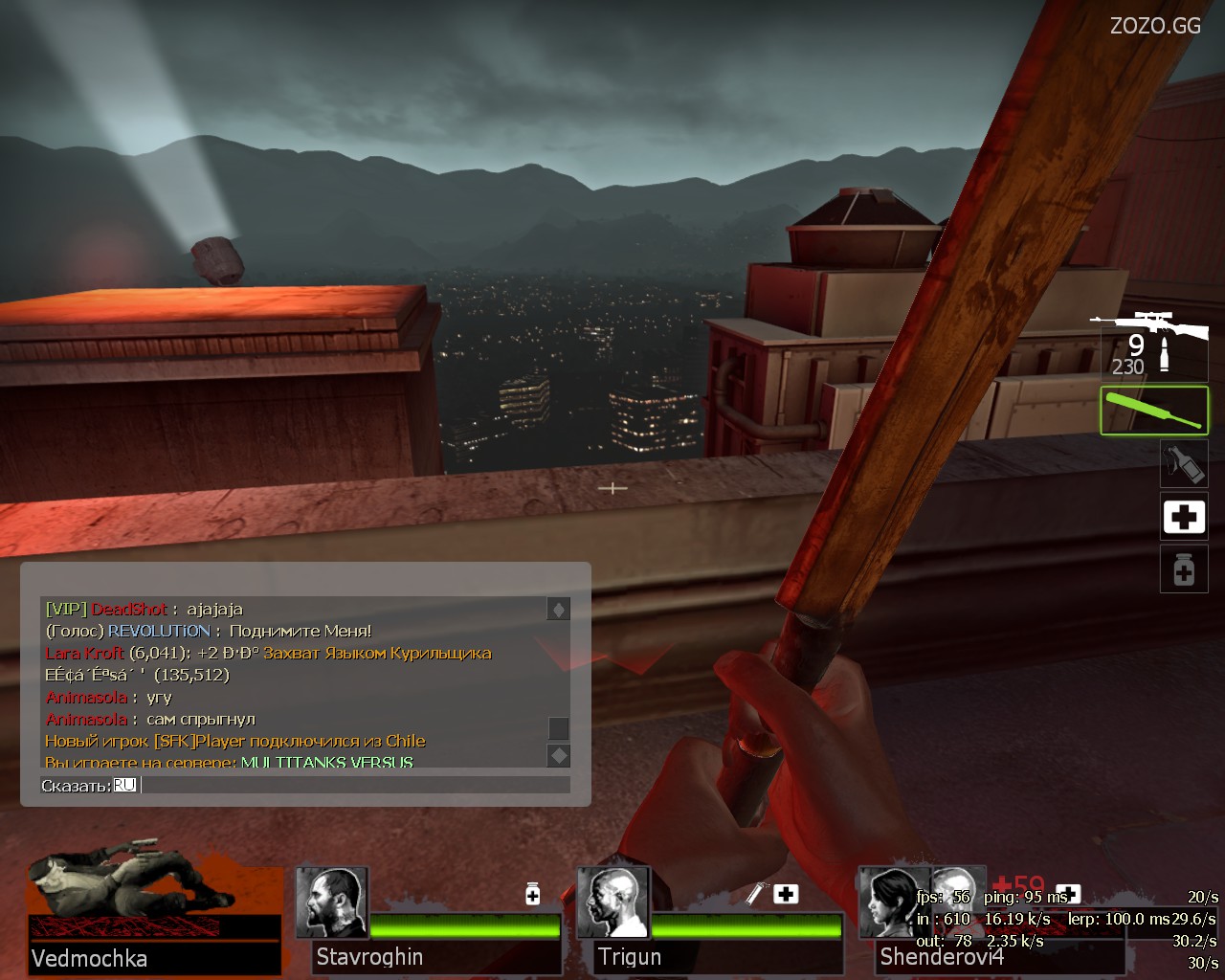Click the chat message input field
Image resolution: width=1225 pixels, height=980 pixels.
[x=354, y=786]
